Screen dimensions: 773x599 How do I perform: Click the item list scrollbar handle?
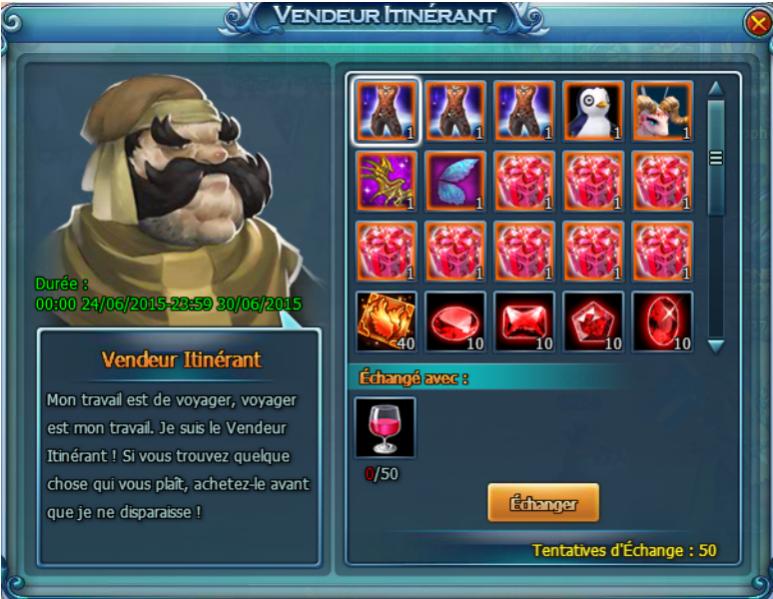(715, 158)
